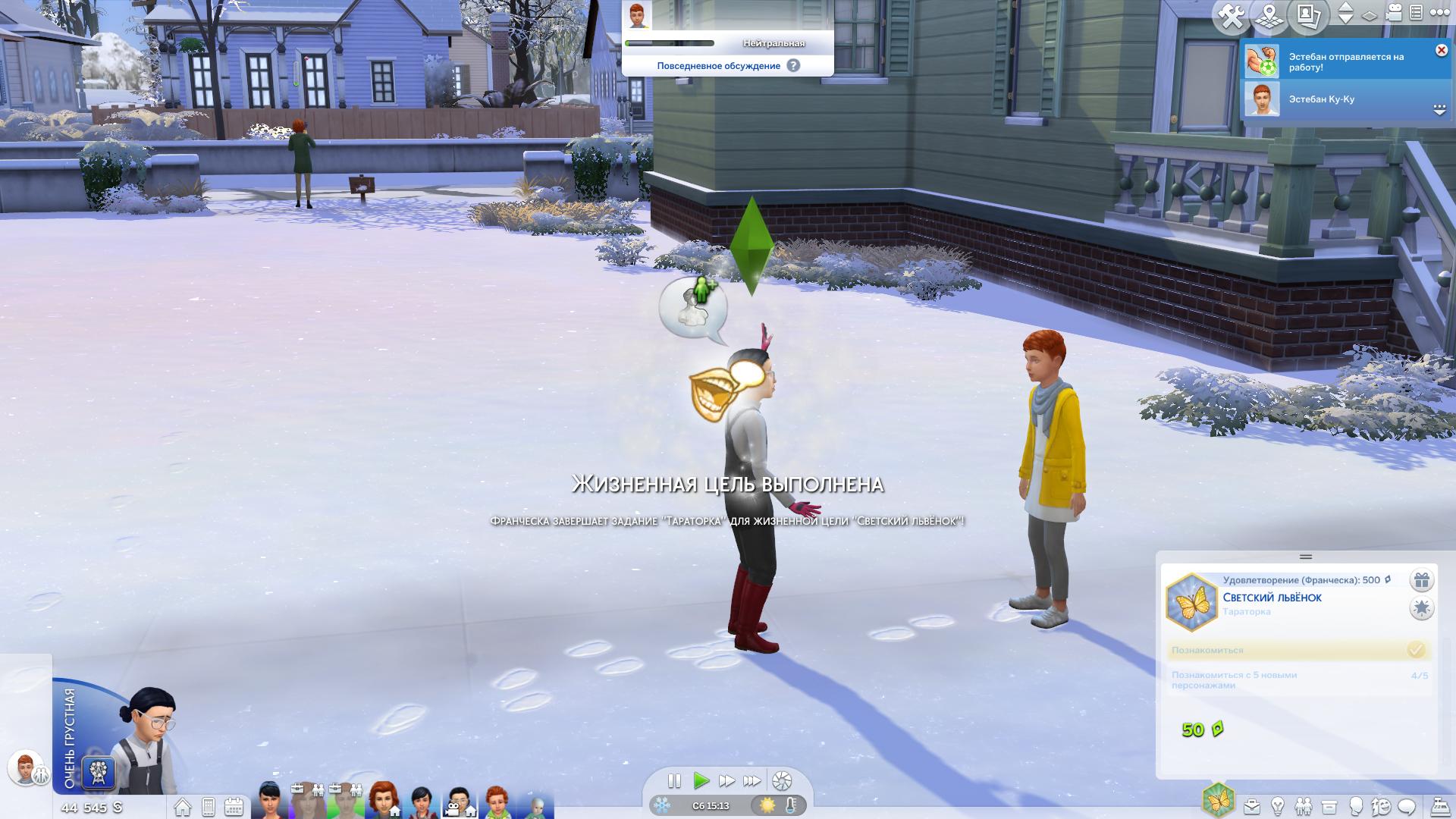Viewport: 1456px width, 819px height.
Task: Open the photo gallery button
Action: (1308, 17)
